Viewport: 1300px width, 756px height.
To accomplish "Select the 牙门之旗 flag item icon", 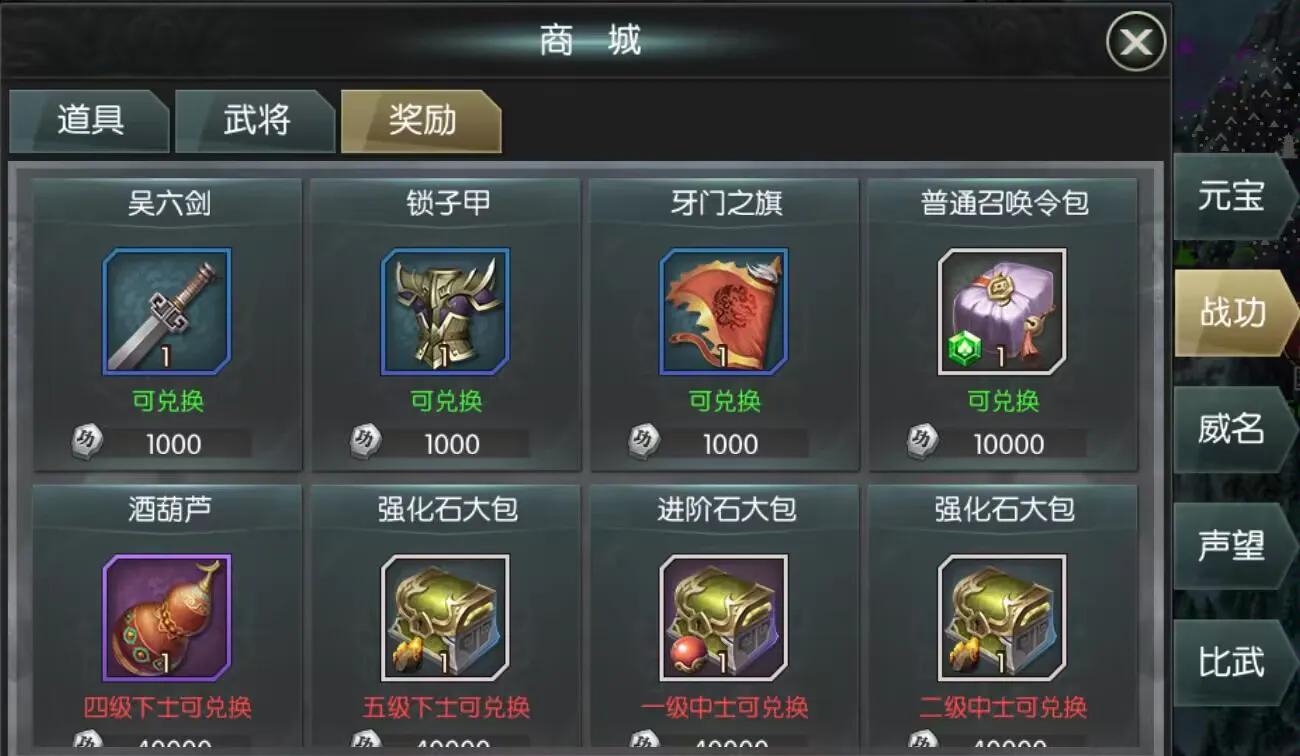I will (722, 311).
